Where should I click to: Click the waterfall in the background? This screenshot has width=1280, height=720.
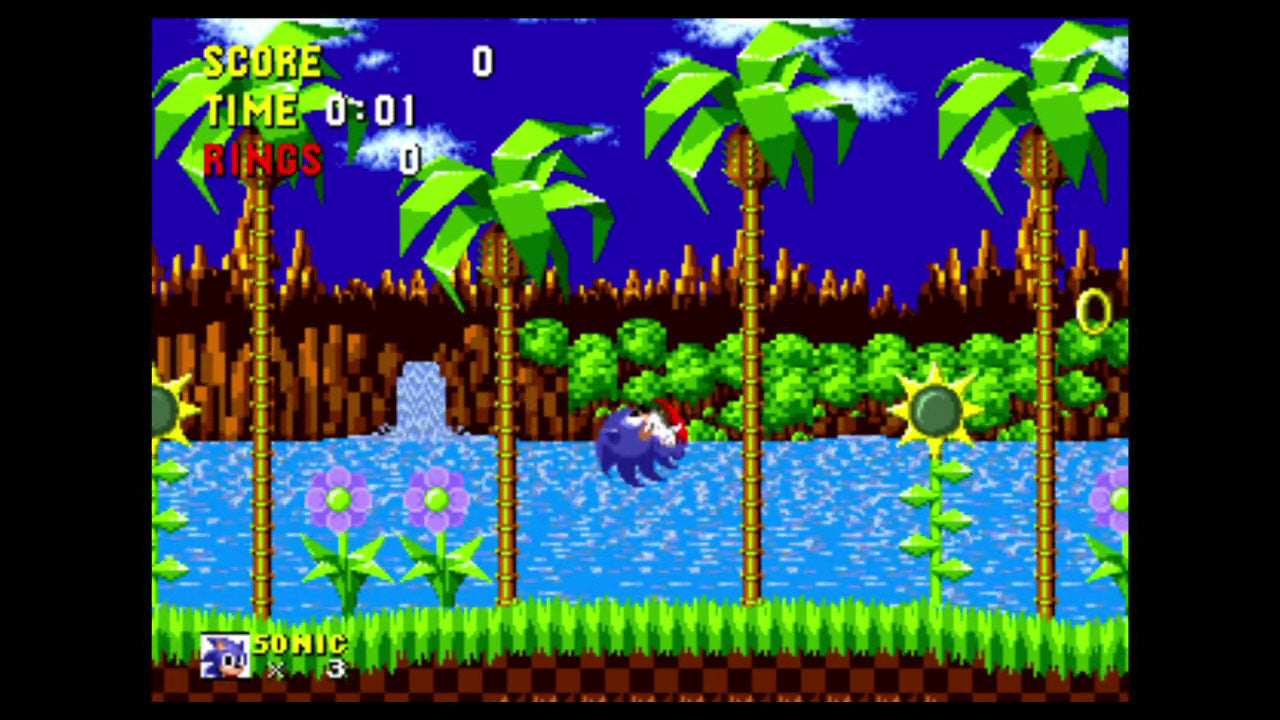pyautogui.click(x=420, y=400)
